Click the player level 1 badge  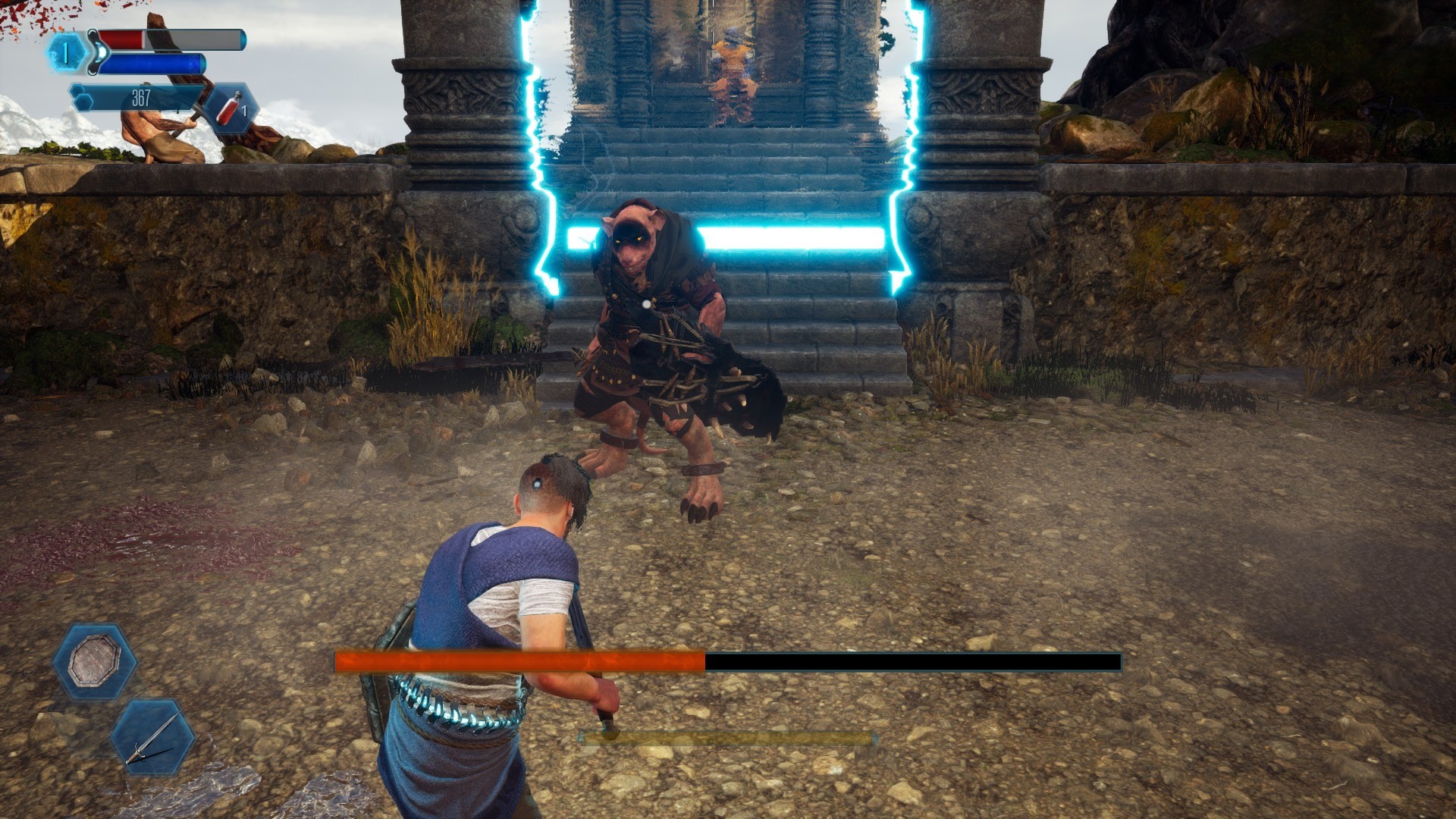coord(66,53)
